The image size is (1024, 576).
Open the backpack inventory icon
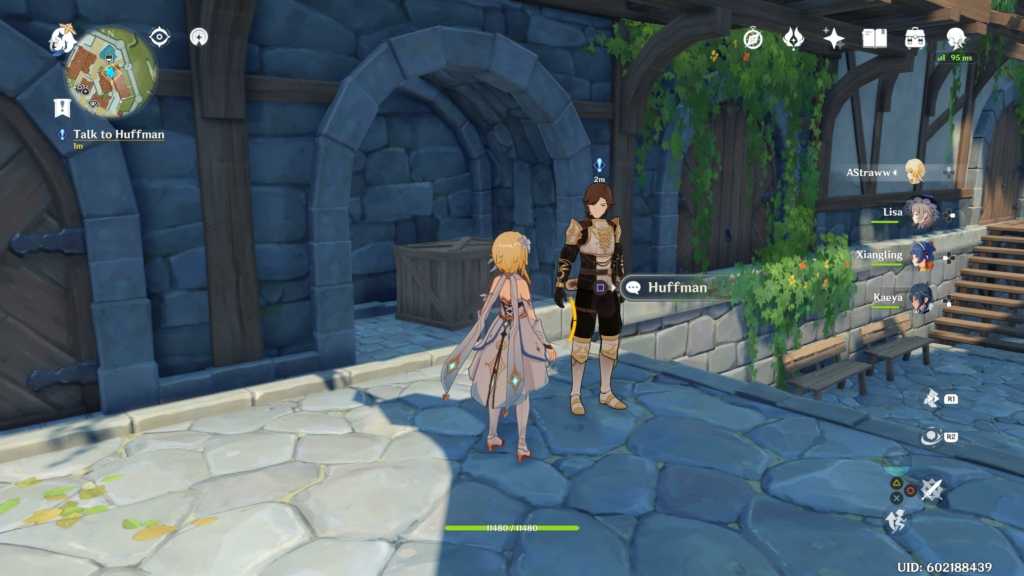(915, 38)
